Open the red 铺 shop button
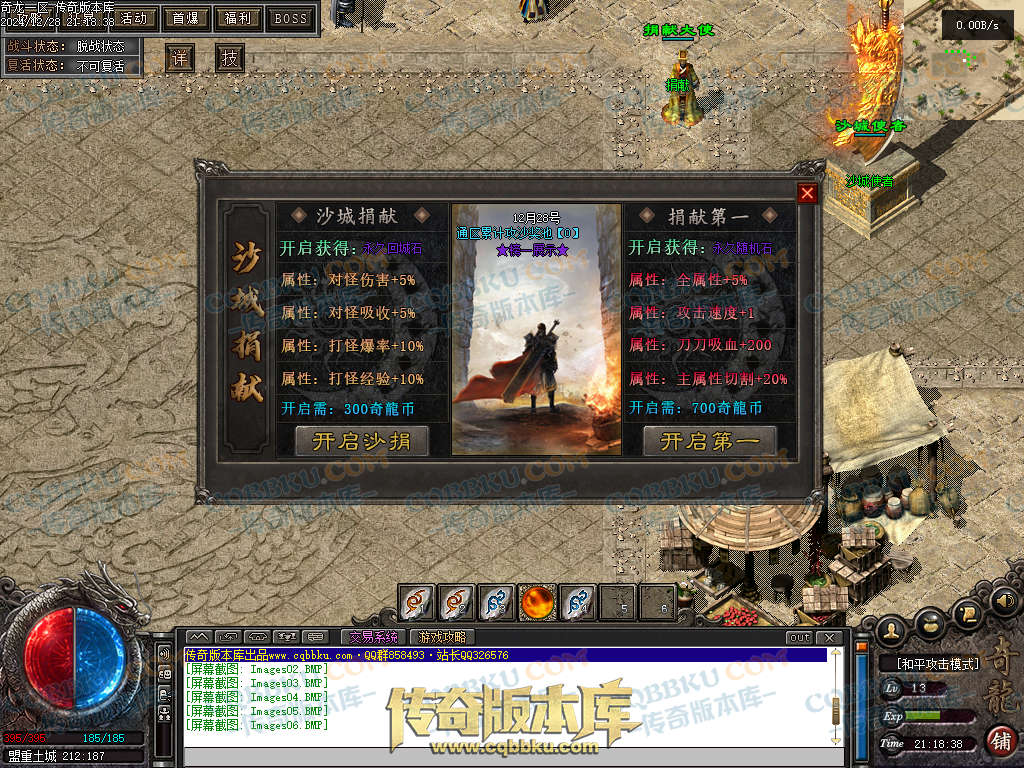This screenshot has height=768, width=1024. pos(999,740)
